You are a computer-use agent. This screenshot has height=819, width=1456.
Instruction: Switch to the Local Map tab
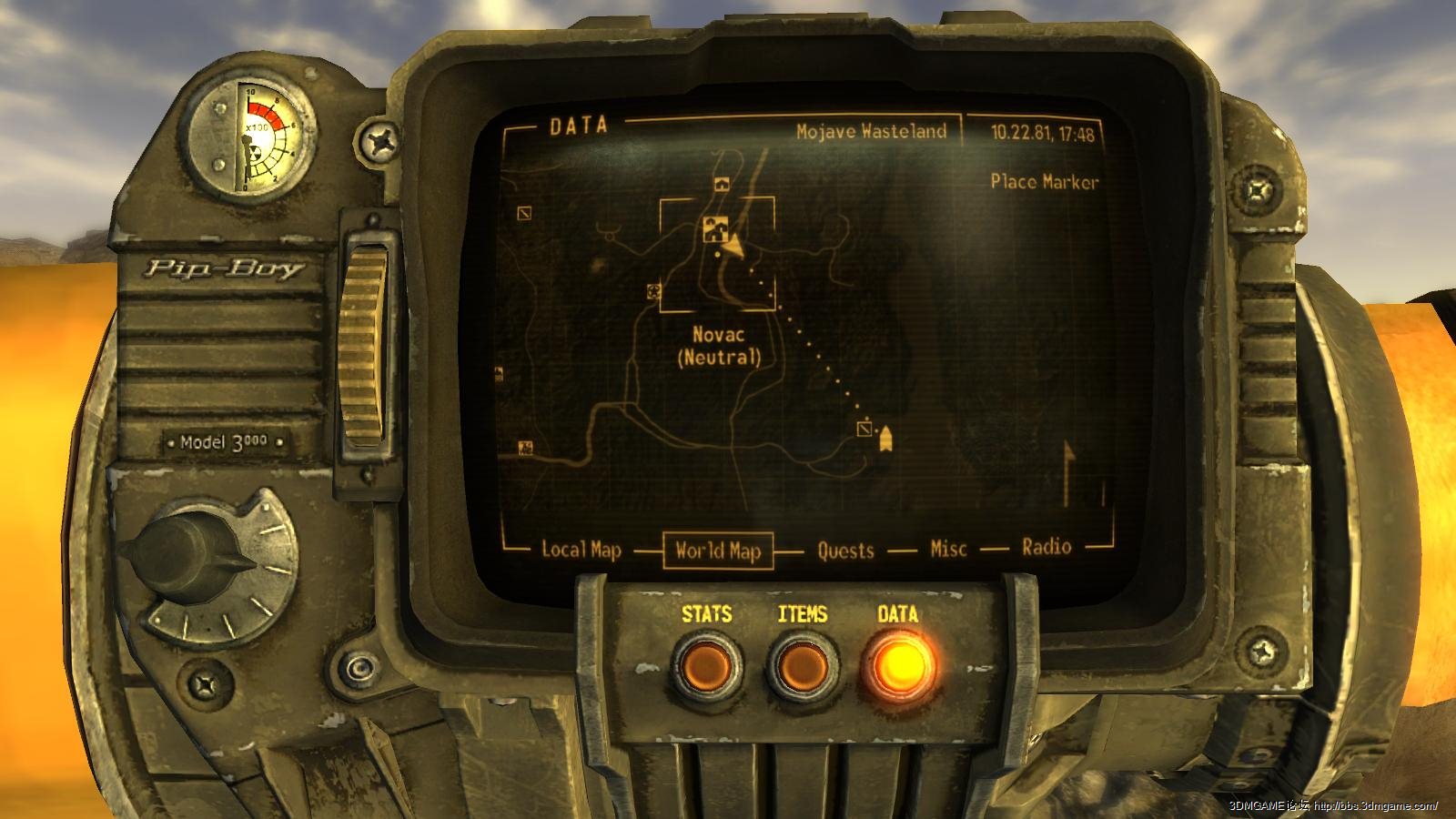[x=581, y=550]
